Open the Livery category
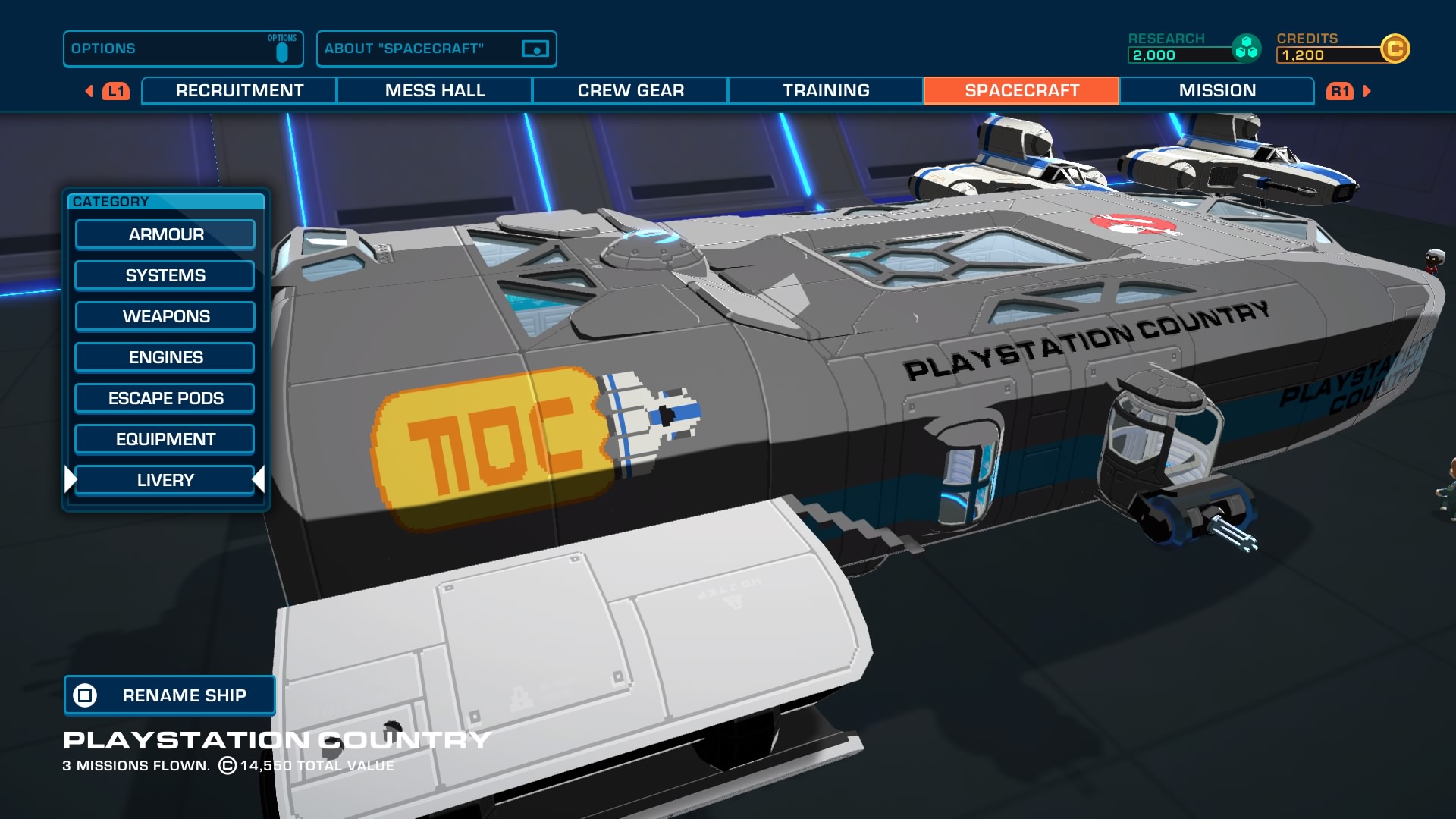 [165, 481]
